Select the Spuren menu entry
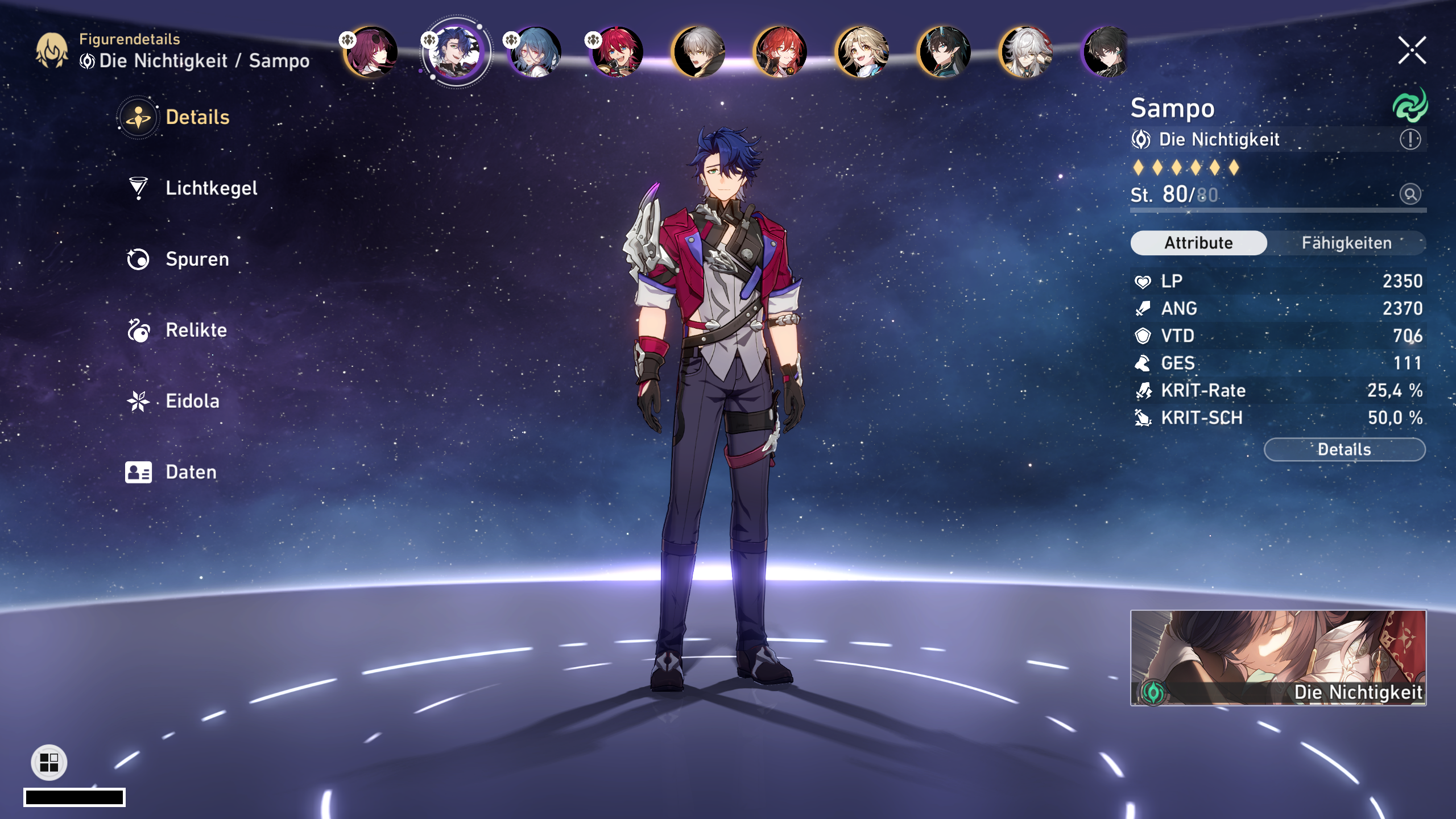1456x819 pixels. (x=197, y=259)
